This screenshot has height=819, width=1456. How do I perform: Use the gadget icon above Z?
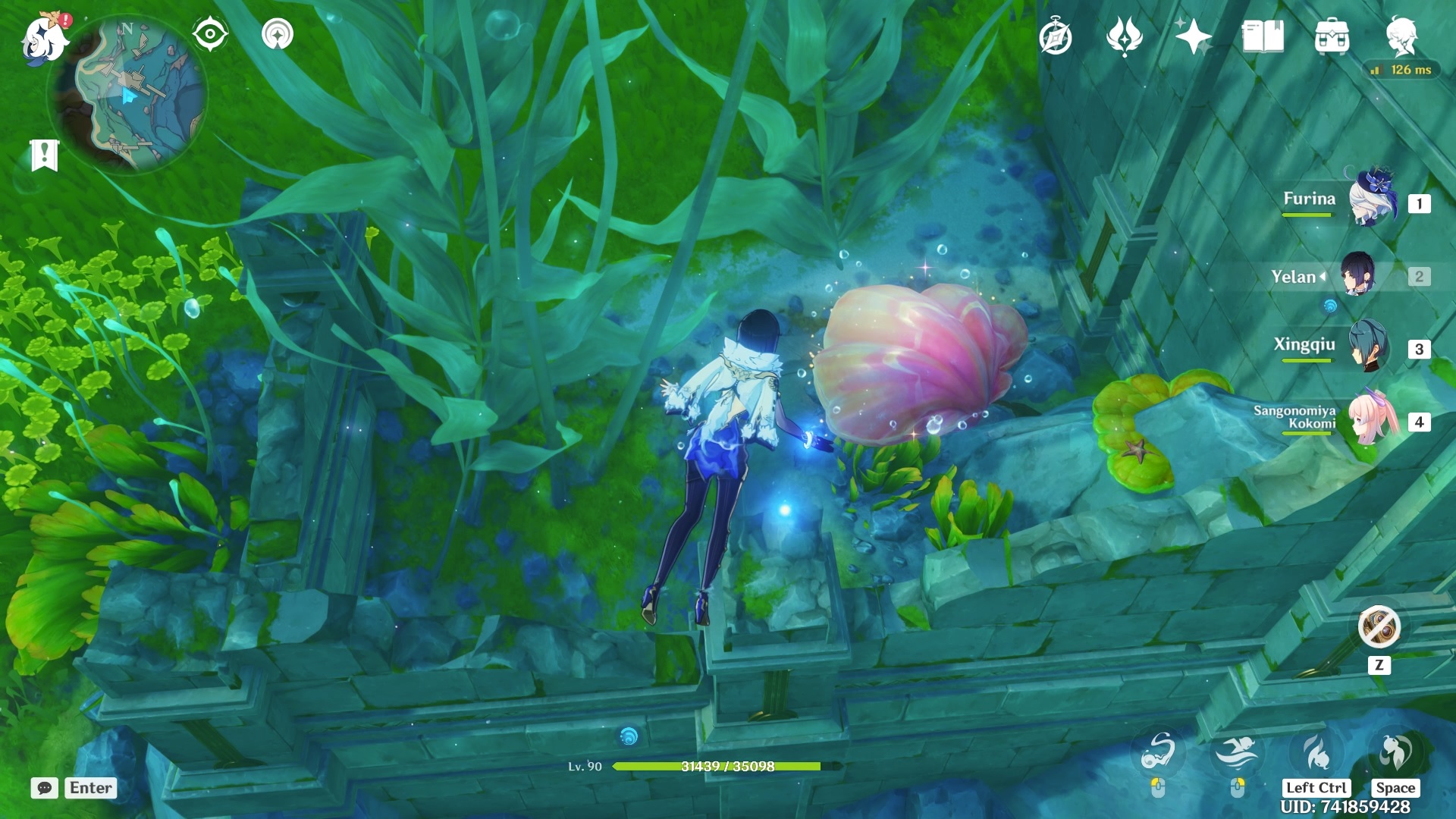tap(1379, 627)
